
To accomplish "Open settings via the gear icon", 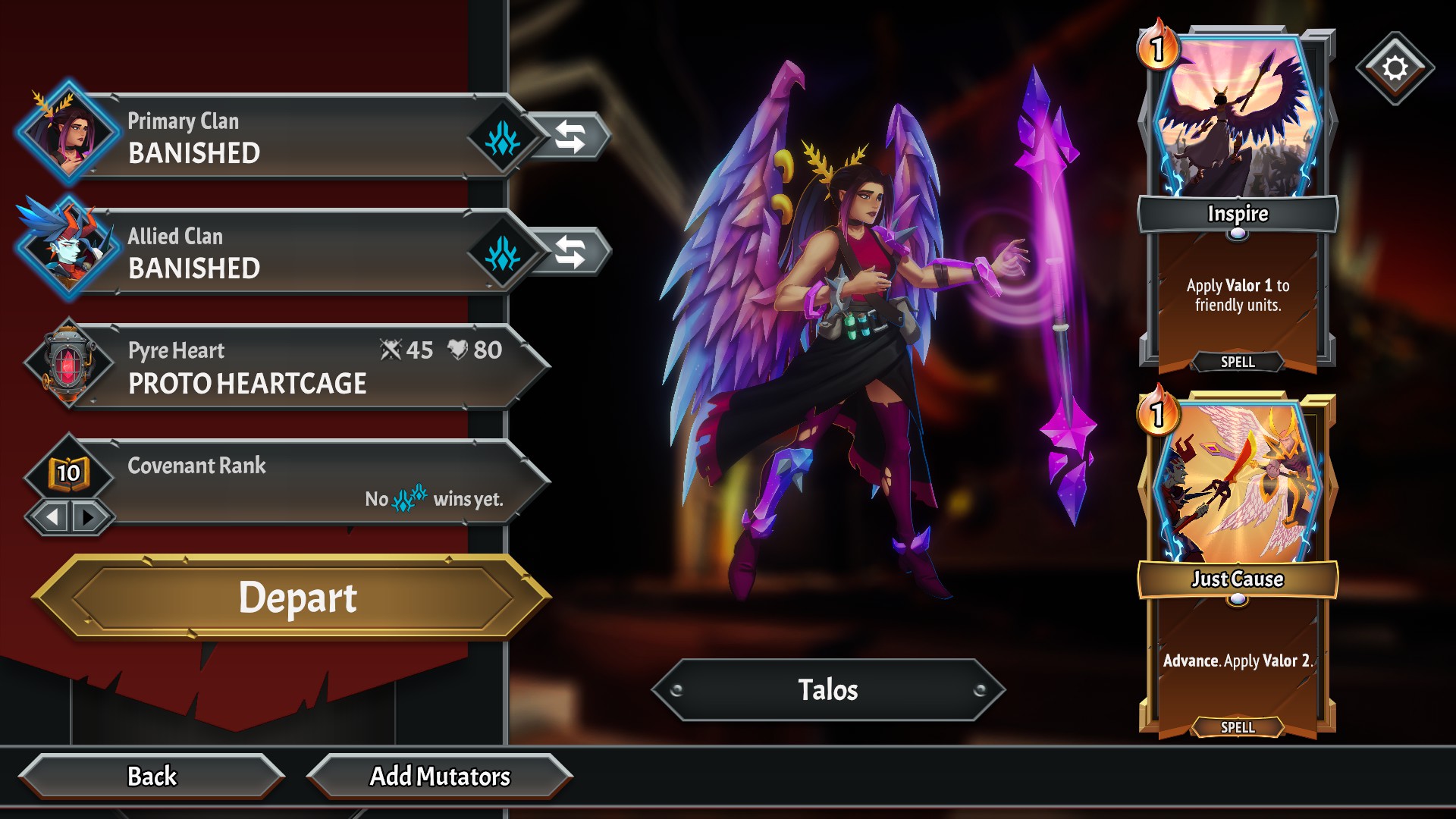I will (1395, 68).
